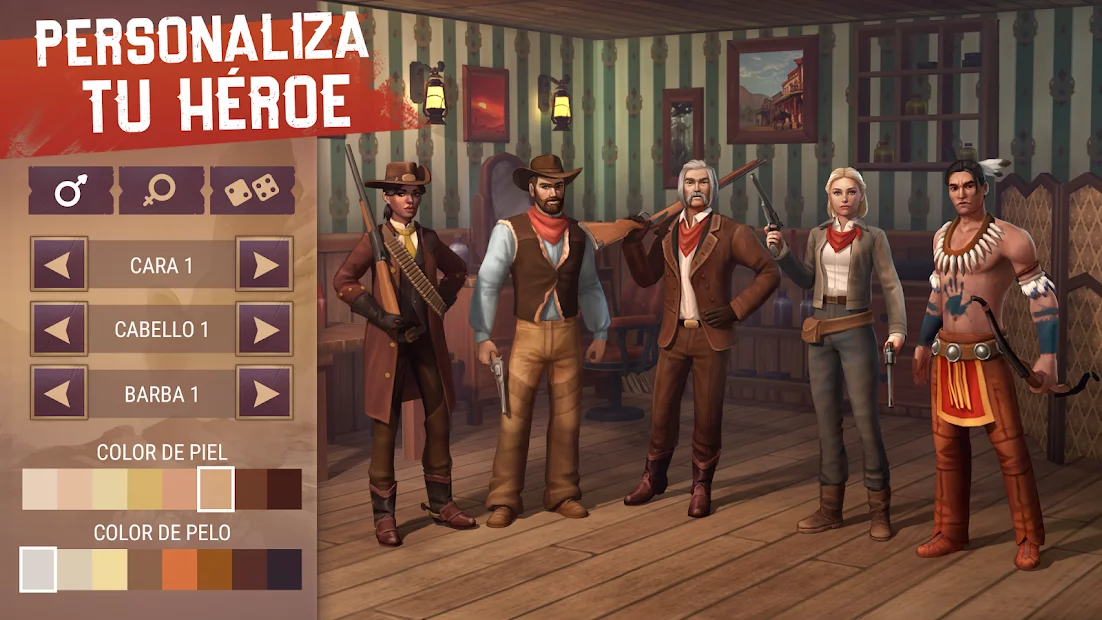Screen dimensions: 1102x620
Task: Switch to the next hairstyle using Cabello's right arrow
Action: point(265,329)
